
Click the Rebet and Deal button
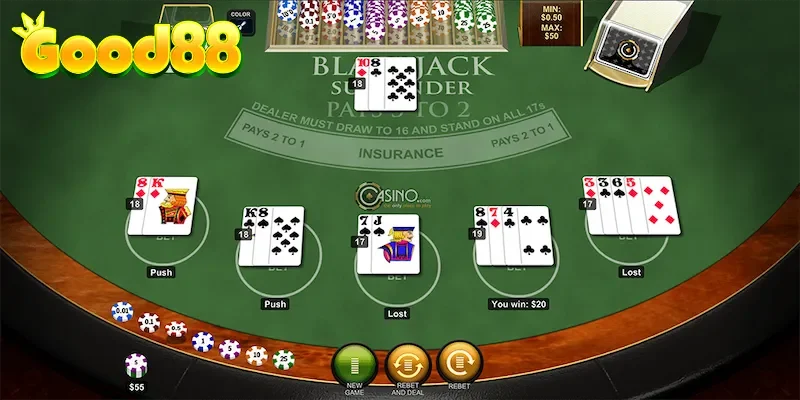407,361
